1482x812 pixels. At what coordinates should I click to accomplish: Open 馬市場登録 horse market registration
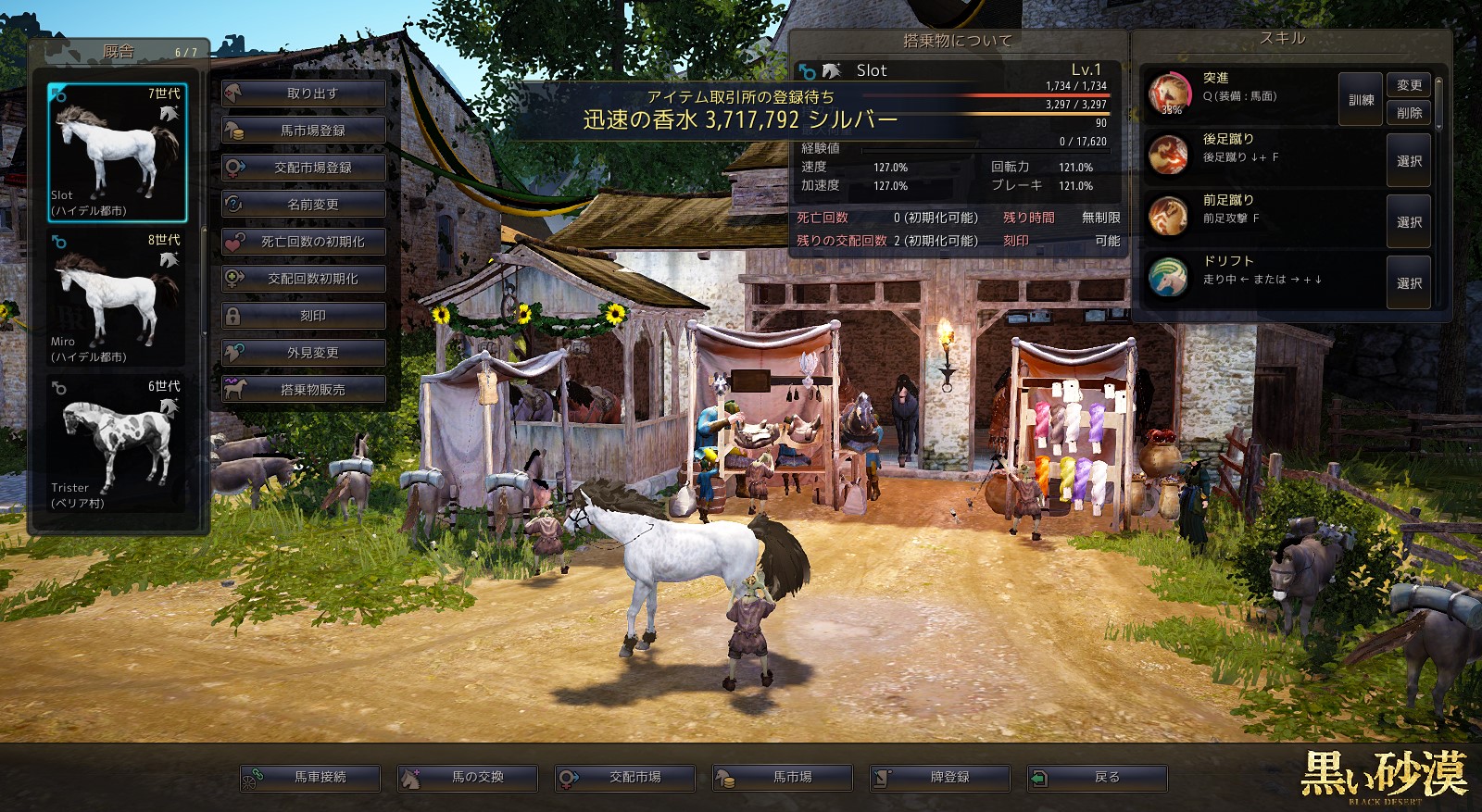(304, 131)
